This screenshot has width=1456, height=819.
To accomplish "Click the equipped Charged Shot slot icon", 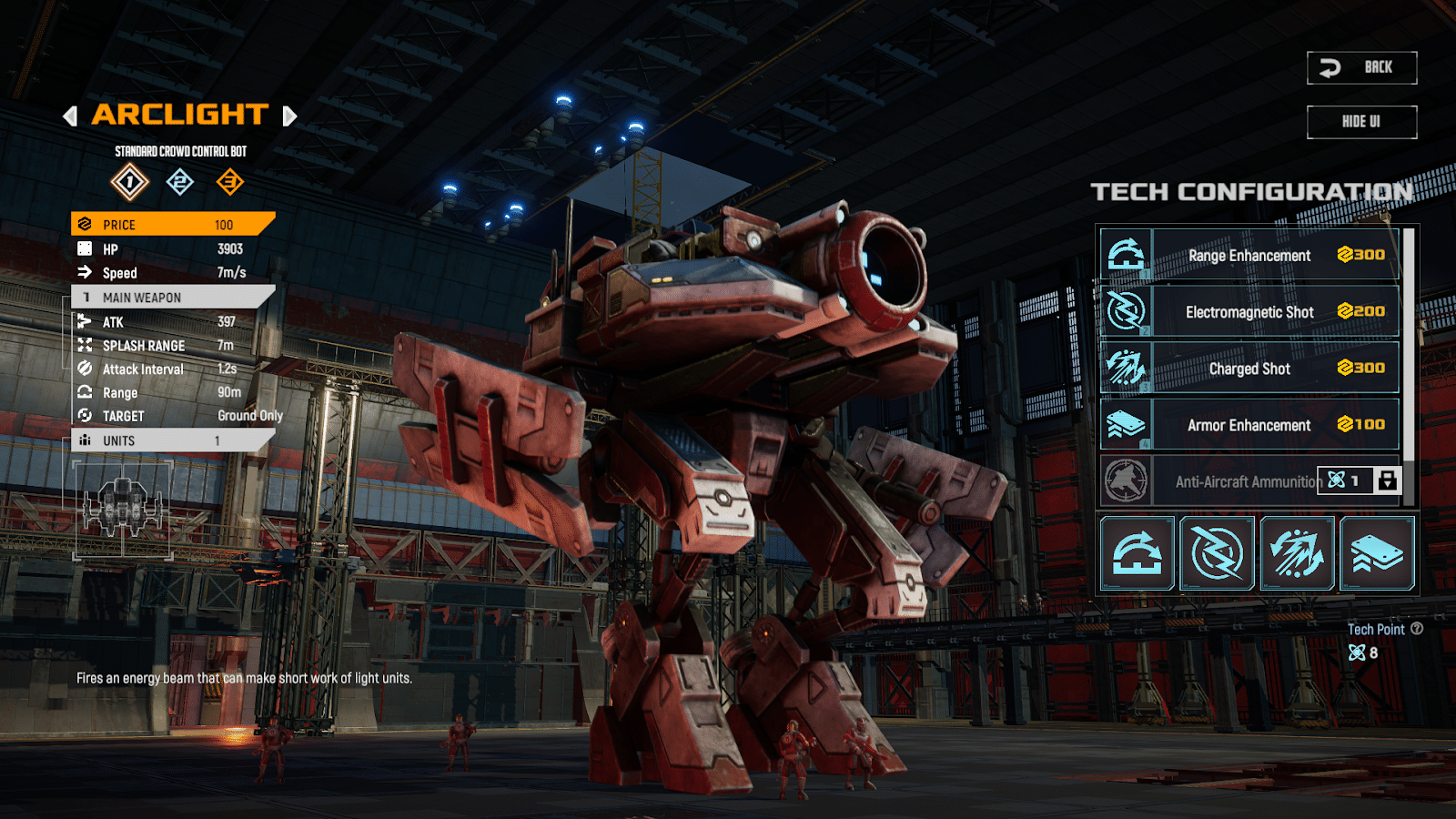I will point(1298,553).
